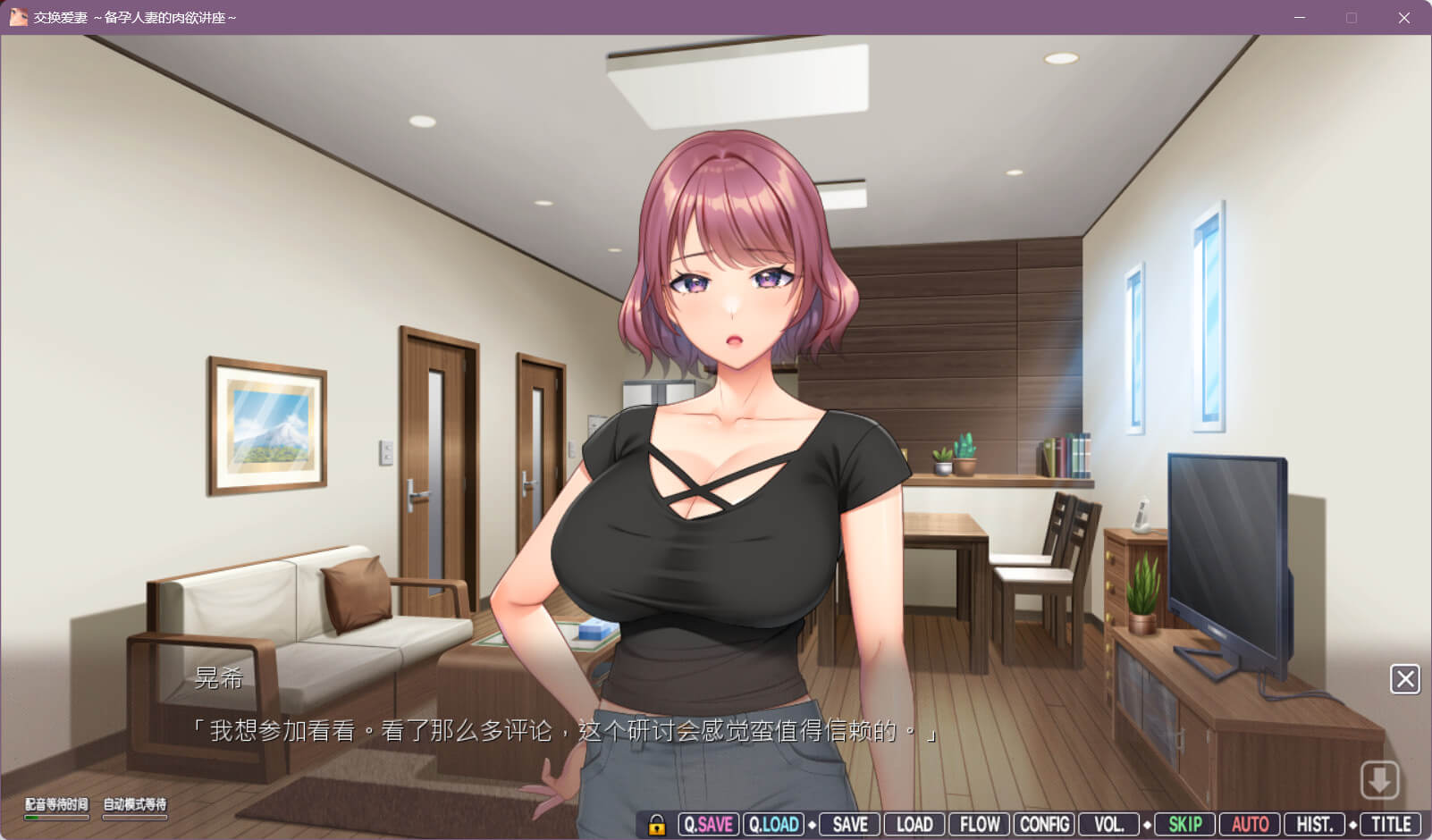The width and height of the screenshot is (1432, 840).
Task: Quick load with the Q.LOAD button
Action: pyautogui.click(x=773, y=824)
